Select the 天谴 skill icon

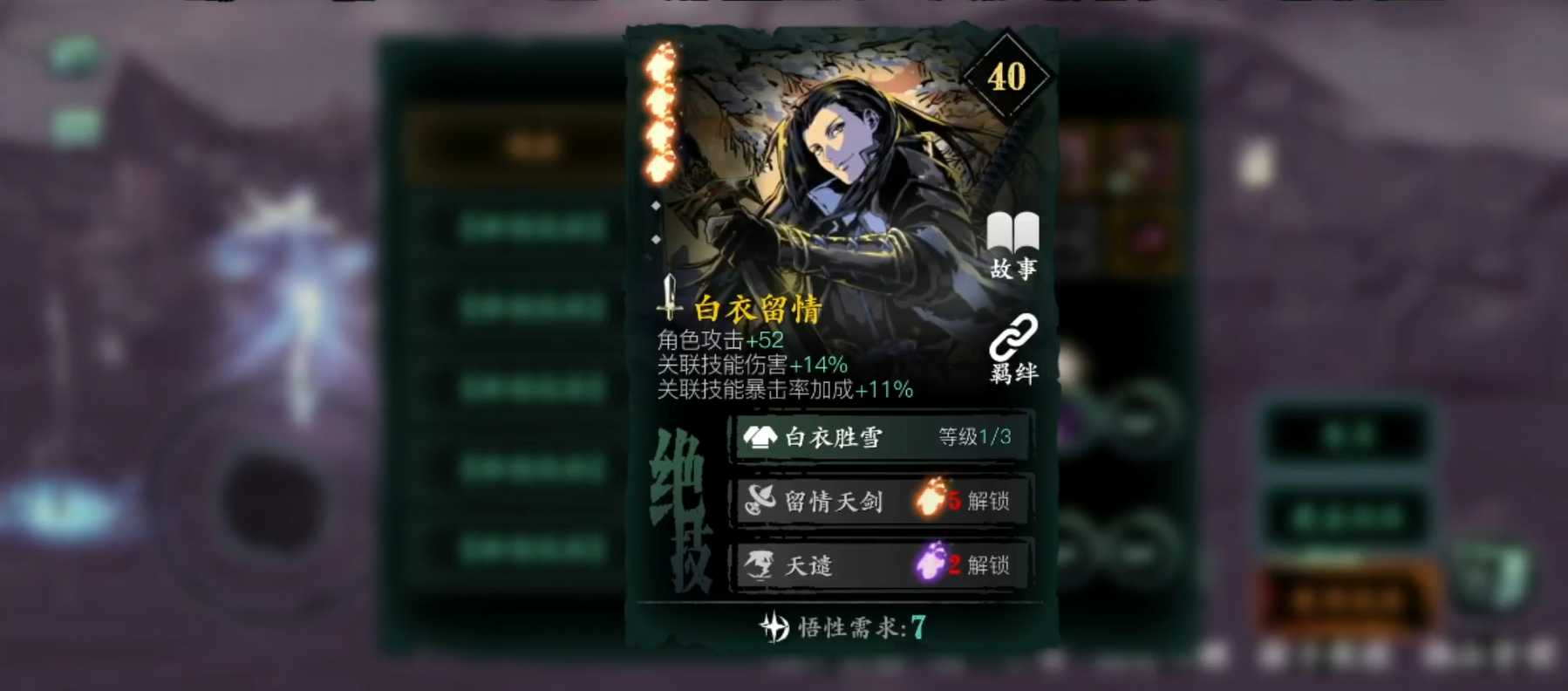[x=758, y=566]
